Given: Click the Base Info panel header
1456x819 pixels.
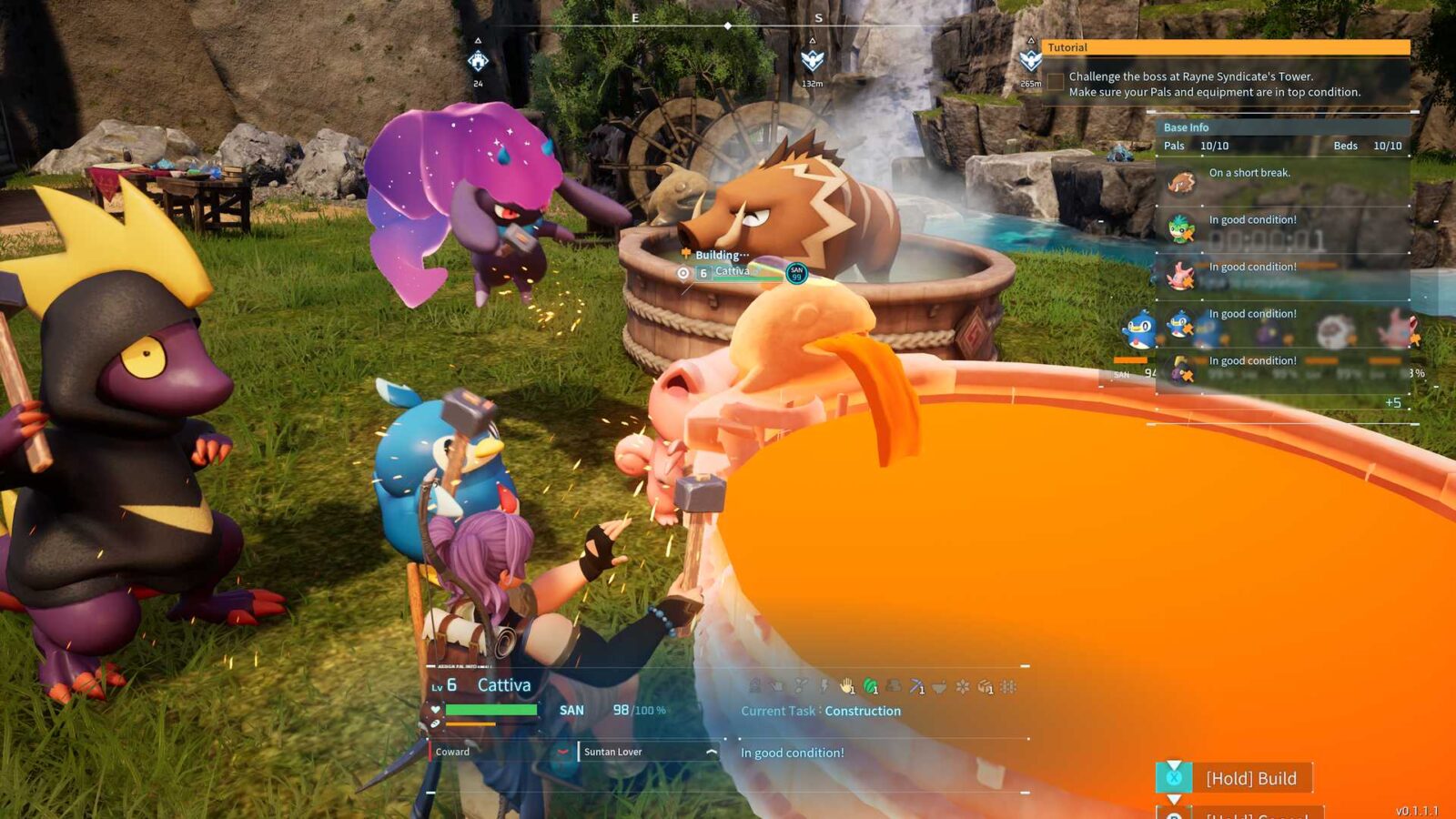Looking at the screenshot, I should 1281,127.
